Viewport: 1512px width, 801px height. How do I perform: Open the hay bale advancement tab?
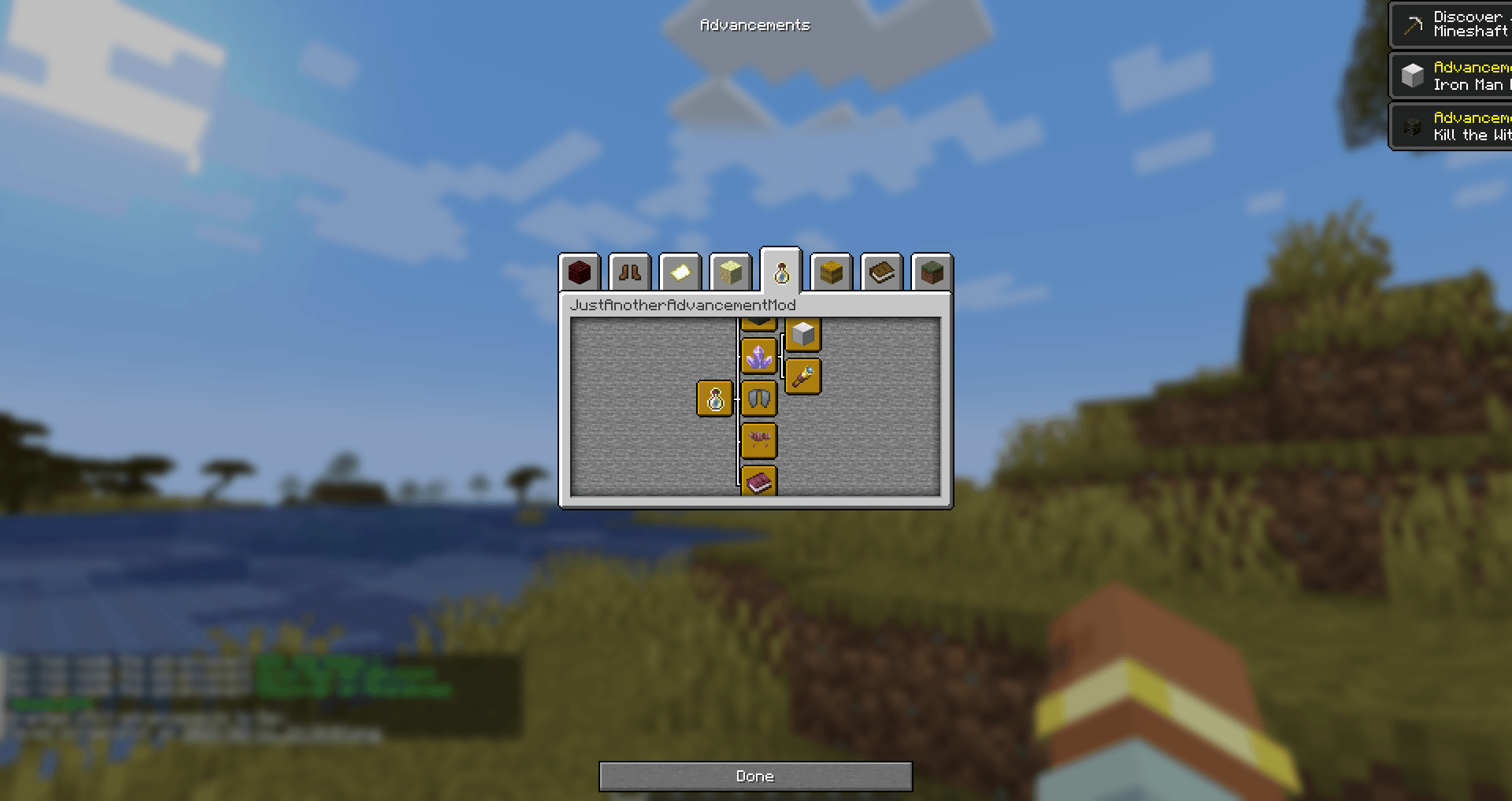pos(832,273)
